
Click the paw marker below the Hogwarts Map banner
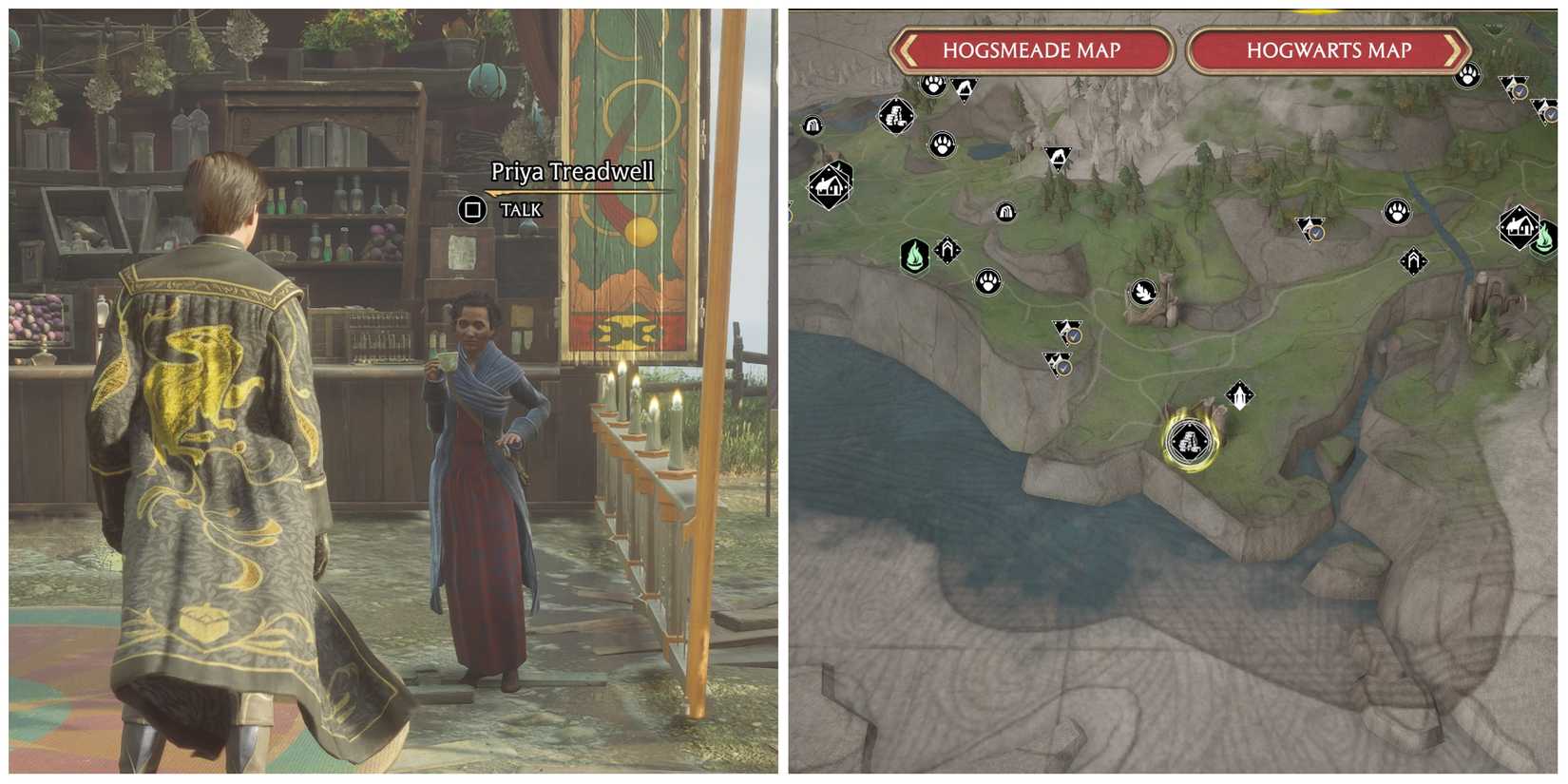pos(1469,76)
